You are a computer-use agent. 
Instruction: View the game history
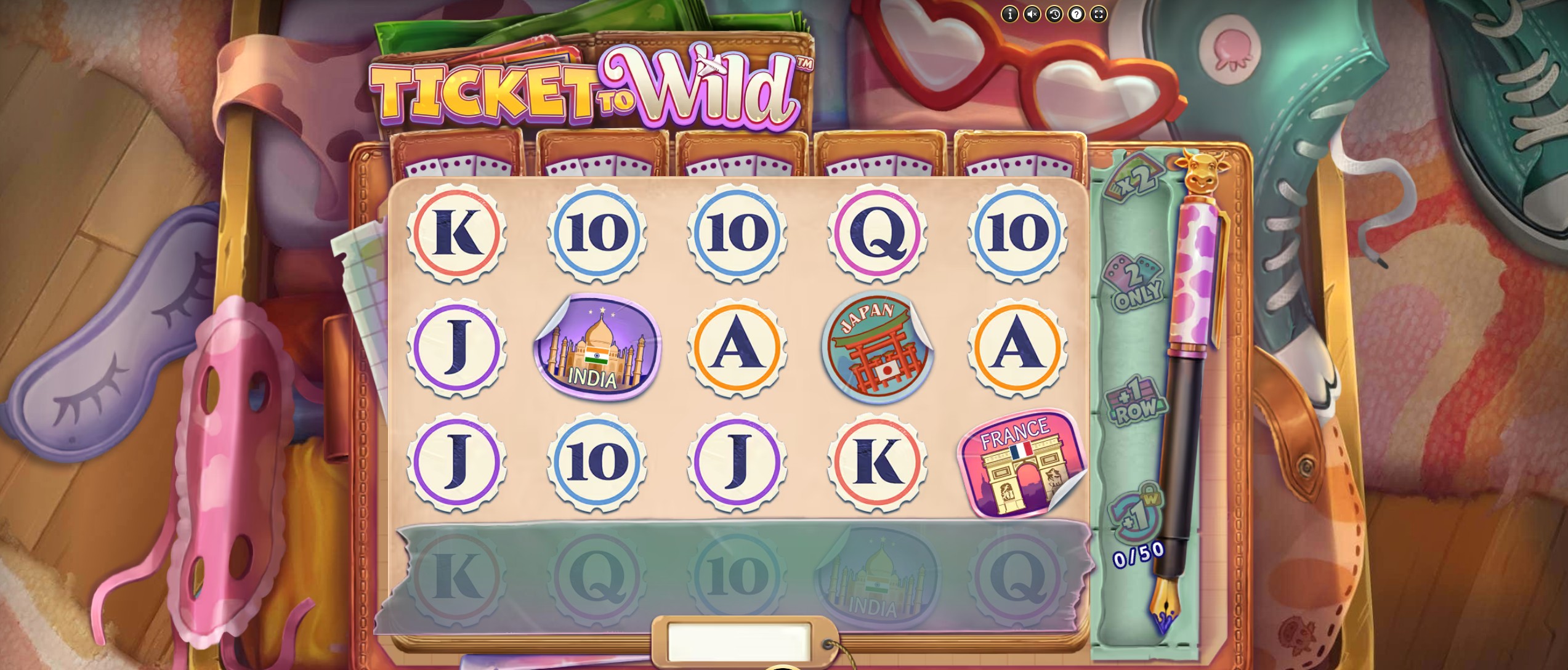point(1054,14)
